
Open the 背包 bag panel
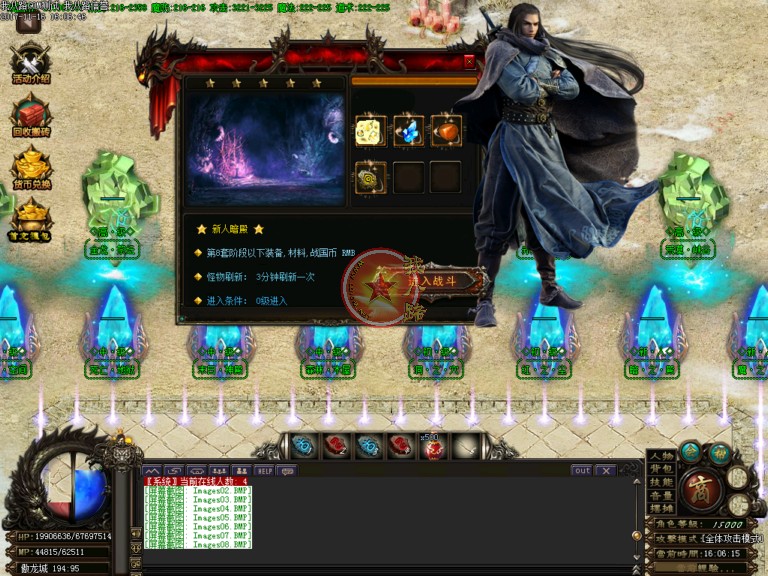pyautogui.click(x=661, y=469)
